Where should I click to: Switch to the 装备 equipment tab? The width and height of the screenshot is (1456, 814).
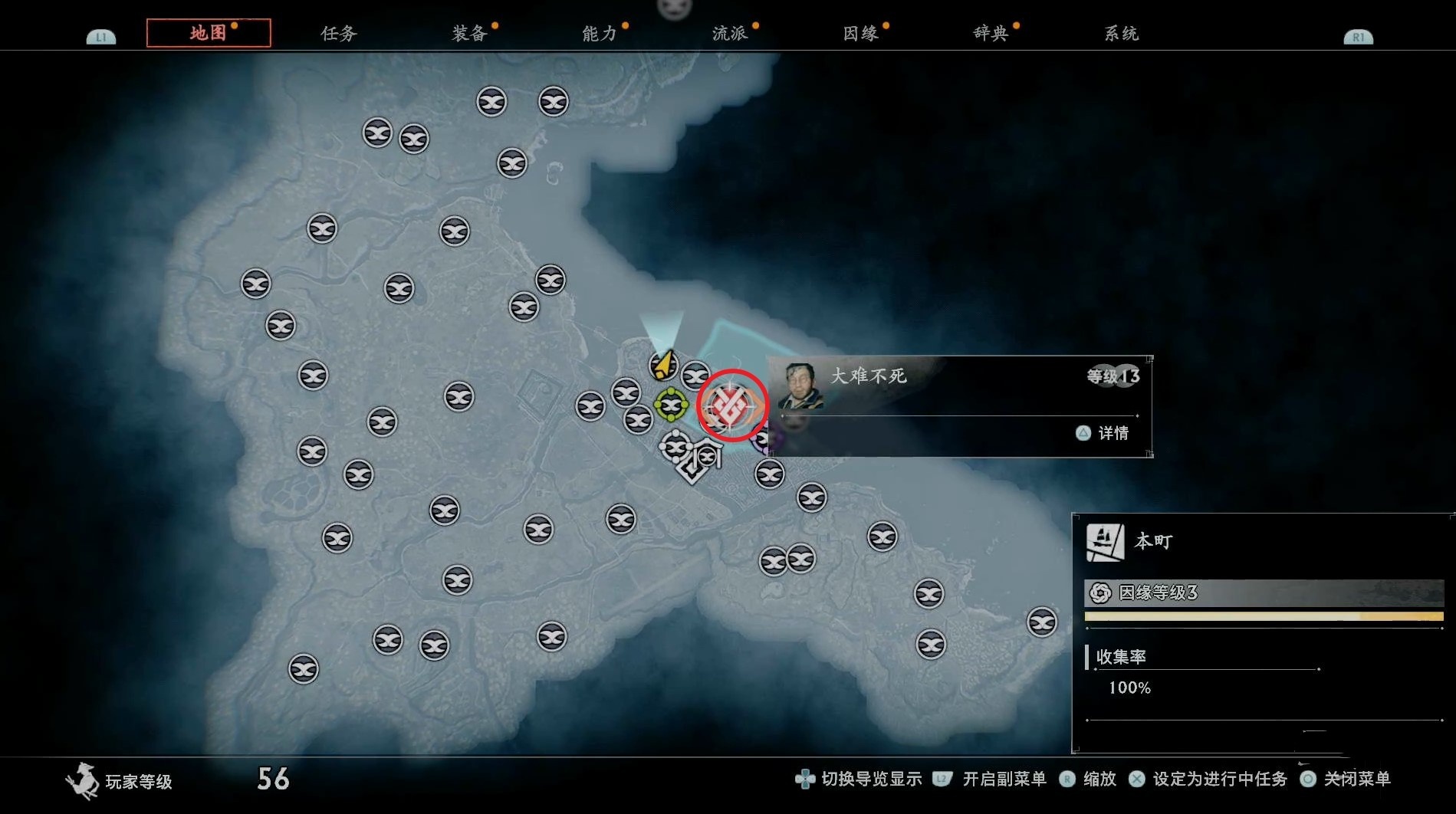coord(469,33)
